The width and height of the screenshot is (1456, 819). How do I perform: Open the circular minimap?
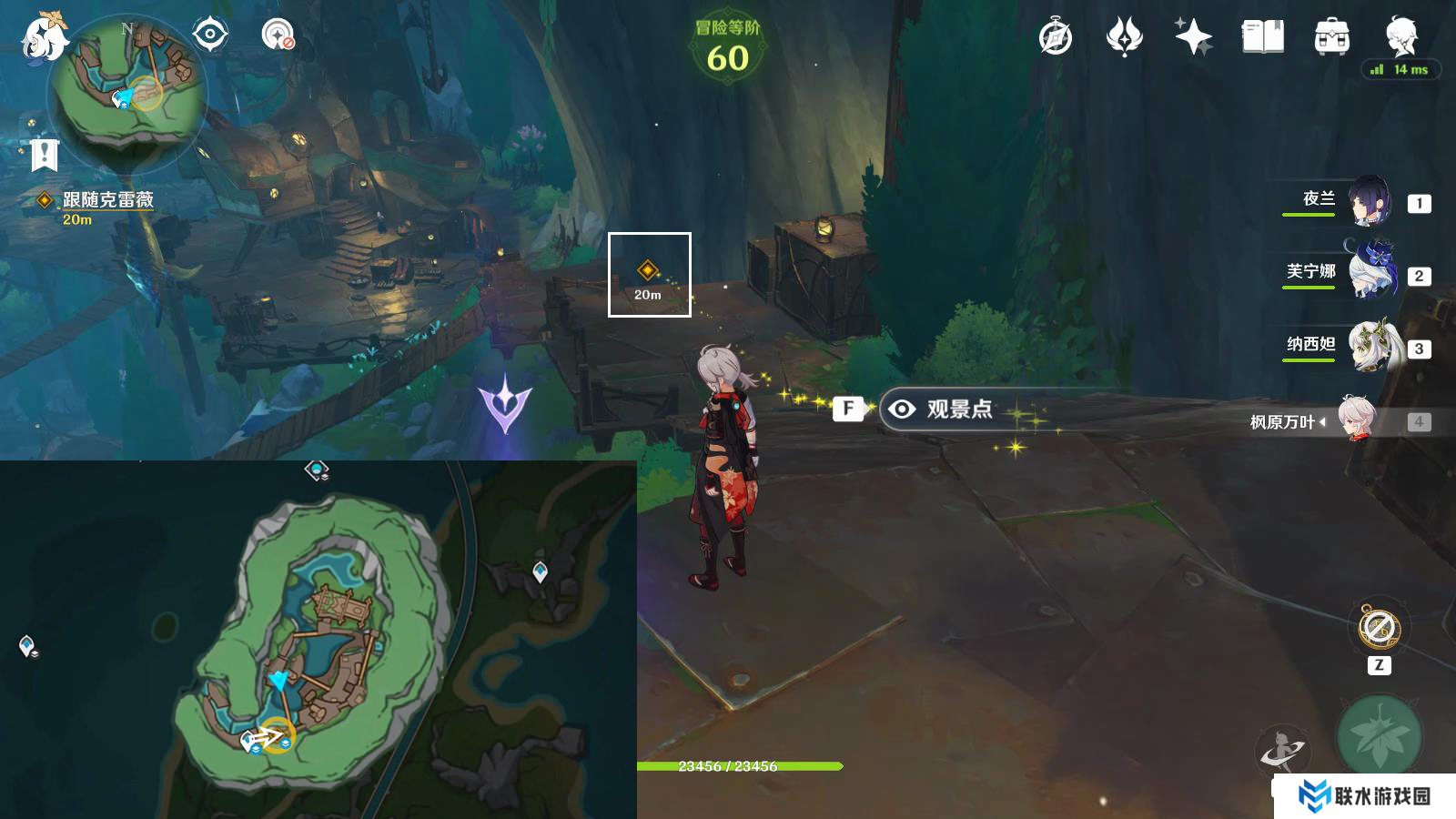pos(127,89)
